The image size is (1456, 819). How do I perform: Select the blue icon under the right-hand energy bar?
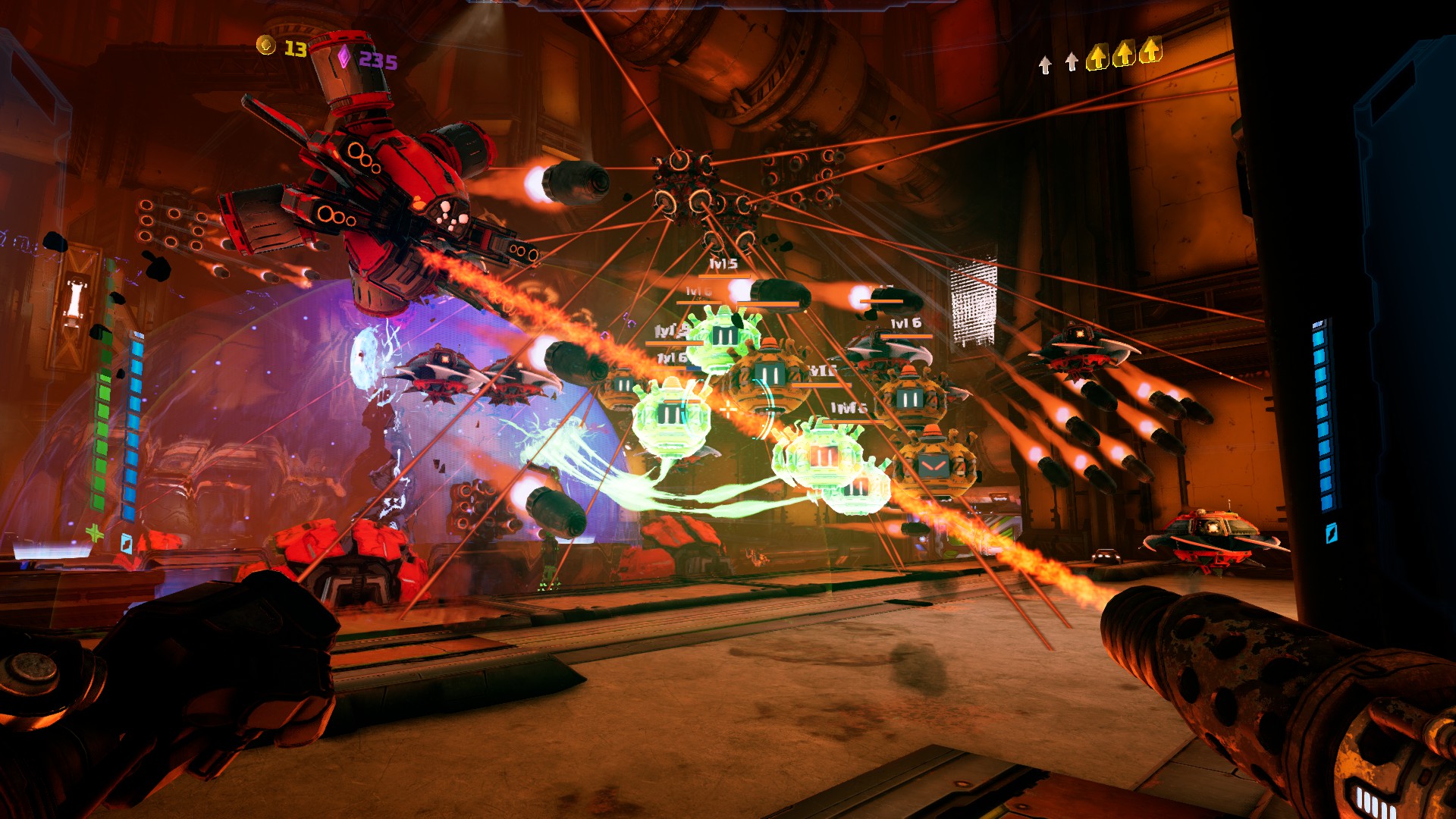point(1330,533)
